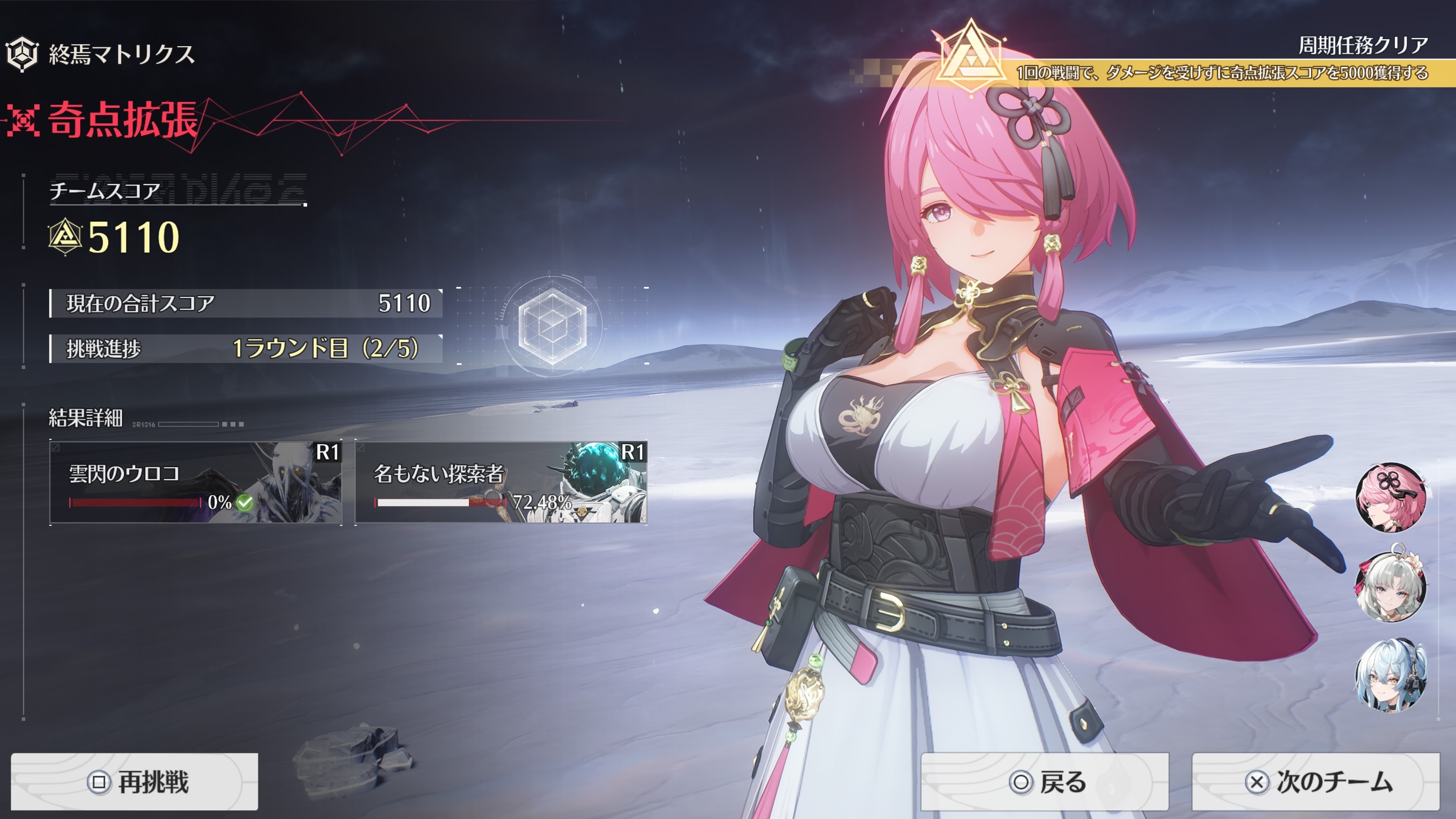Open the 名もない探索者 result card
Viewport: 1456px width, 819px height.
click(x=501, y=482)
